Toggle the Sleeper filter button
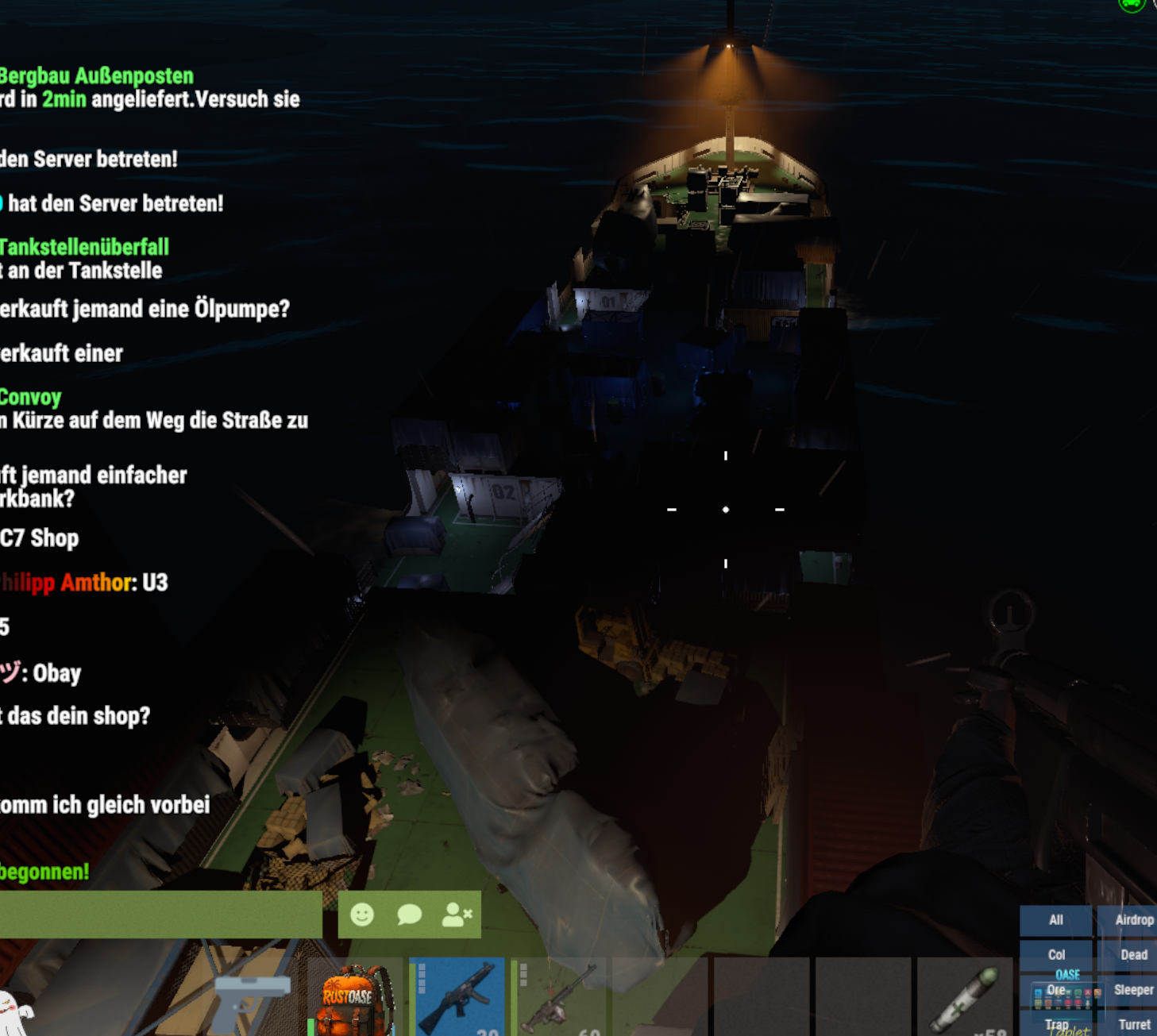The width and height of the screenshot is (1157, 1036). tap(1133, 990)
